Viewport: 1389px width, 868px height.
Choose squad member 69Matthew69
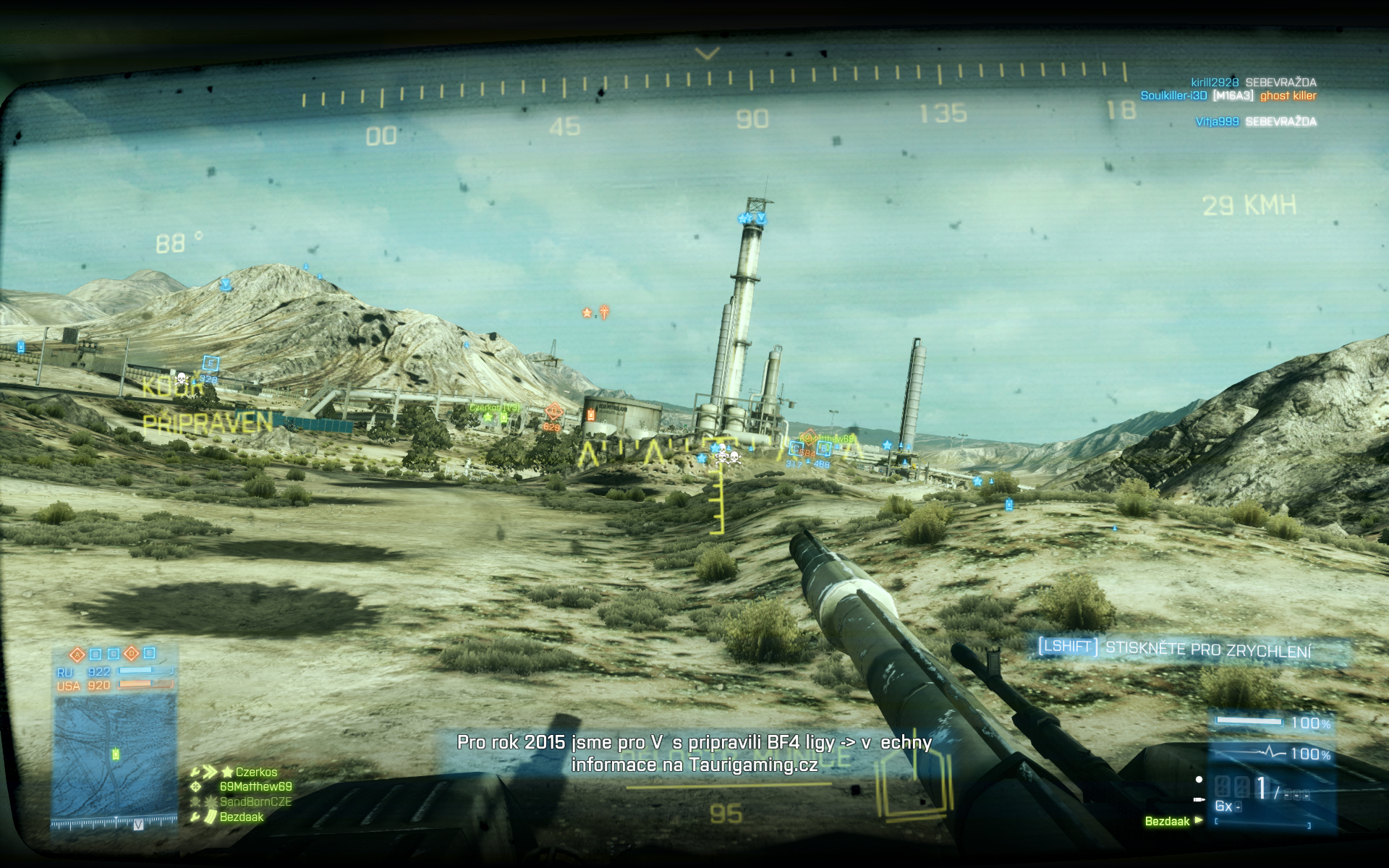(255, 786)
